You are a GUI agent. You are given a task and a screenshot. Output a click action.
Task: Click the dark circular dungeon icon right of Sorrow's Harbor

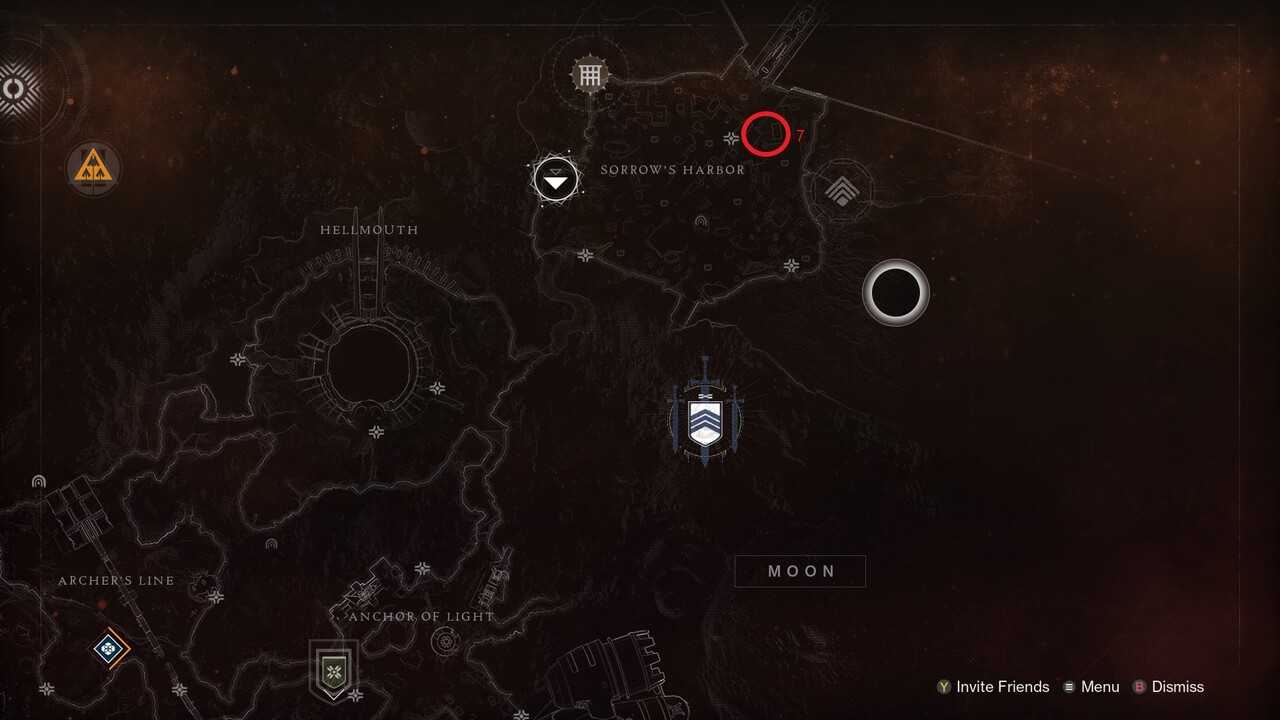pos(895,291)
